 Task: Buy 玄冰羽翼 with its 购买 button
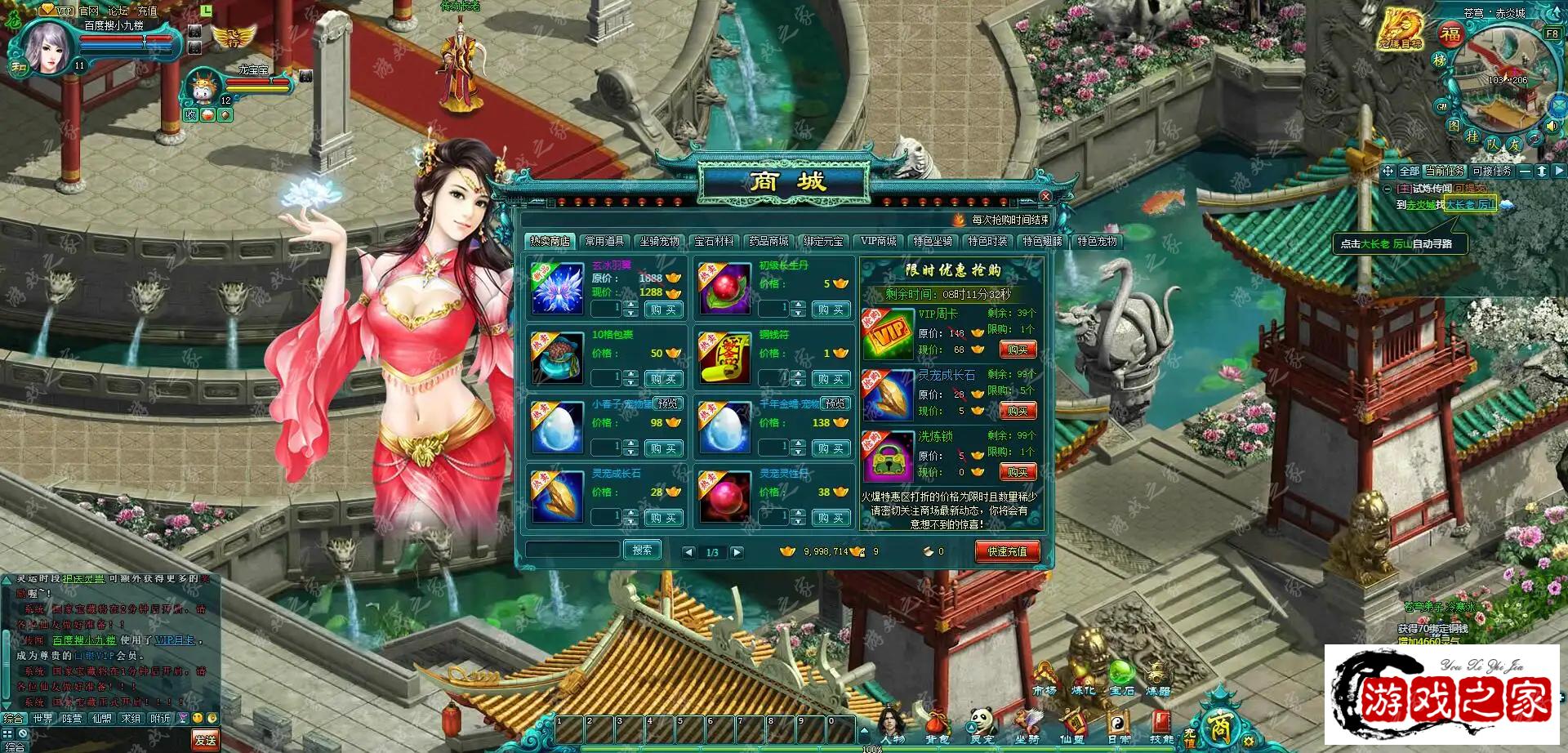pyautogui.click(x=663, y=309)
